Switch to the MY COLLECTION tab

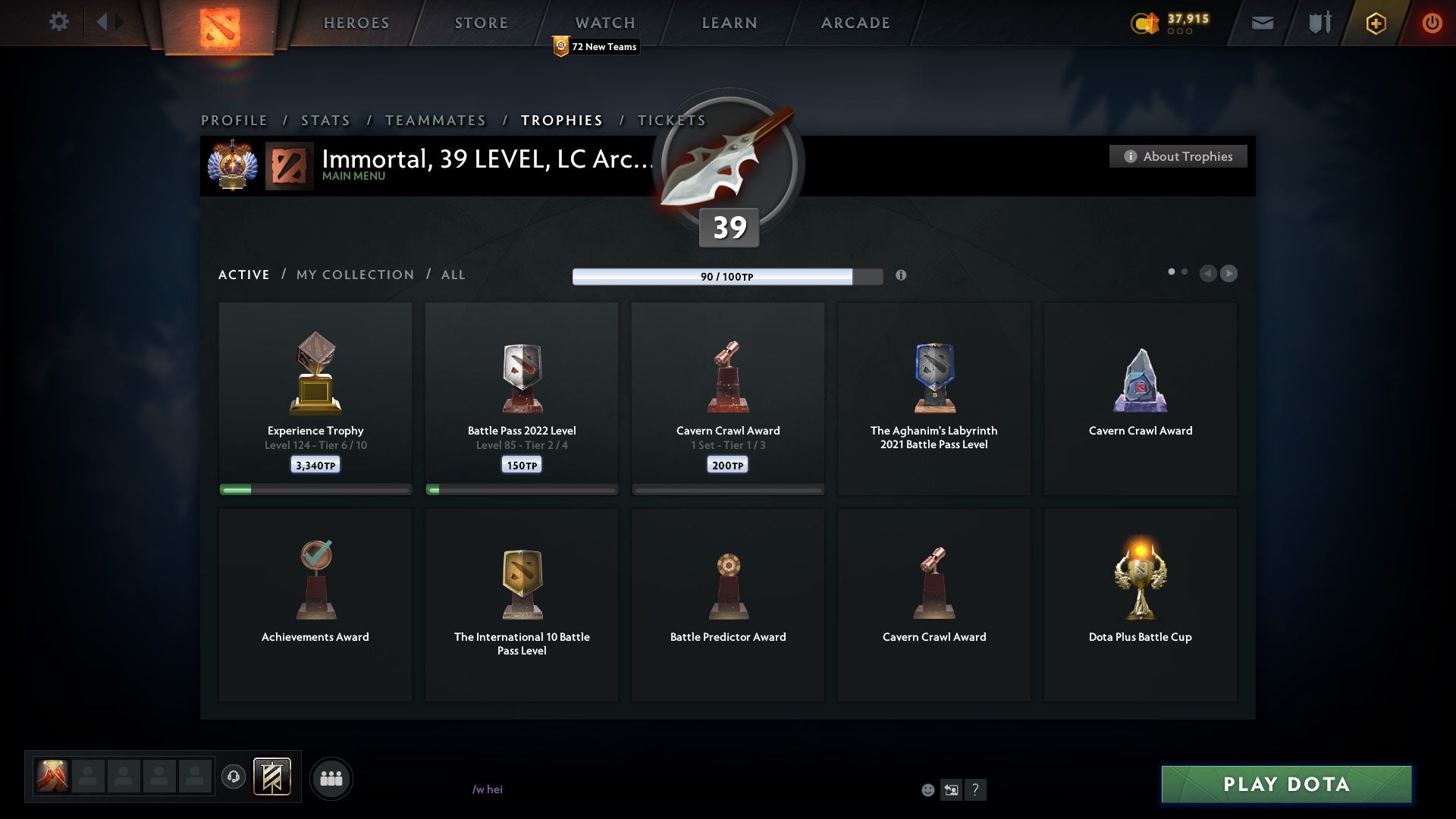click(x=354, y=275)
